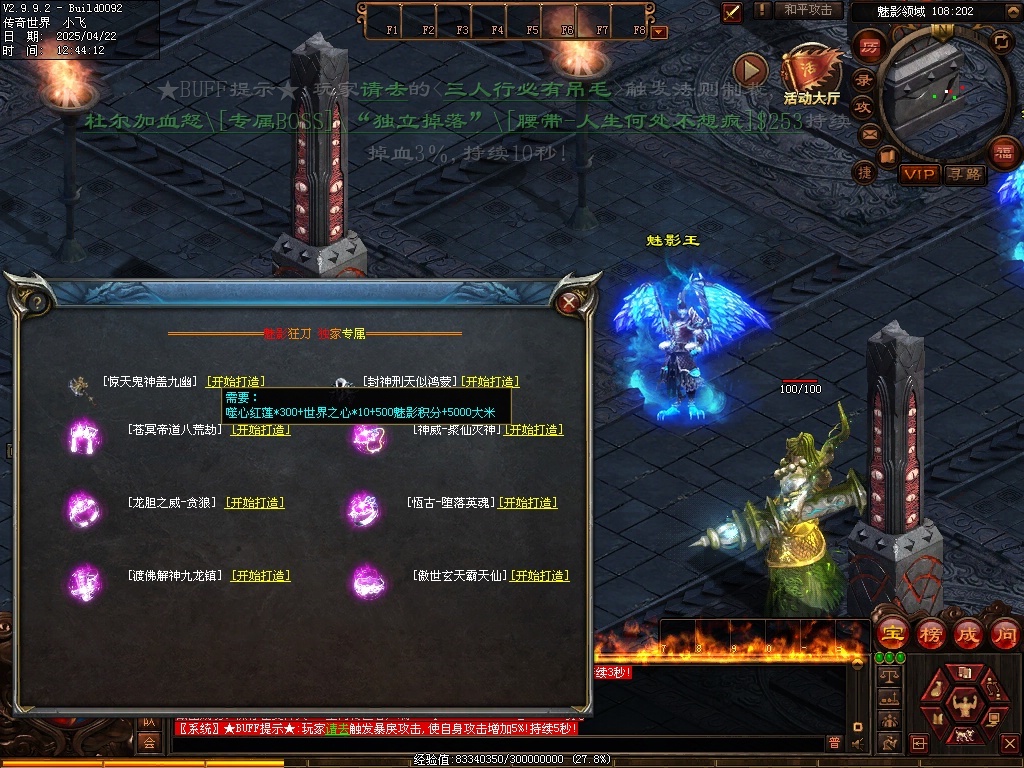Viewport: 1024px width, 768px height.
Task: Open the 宝 treasure shop orb
Action: [892, 634]
